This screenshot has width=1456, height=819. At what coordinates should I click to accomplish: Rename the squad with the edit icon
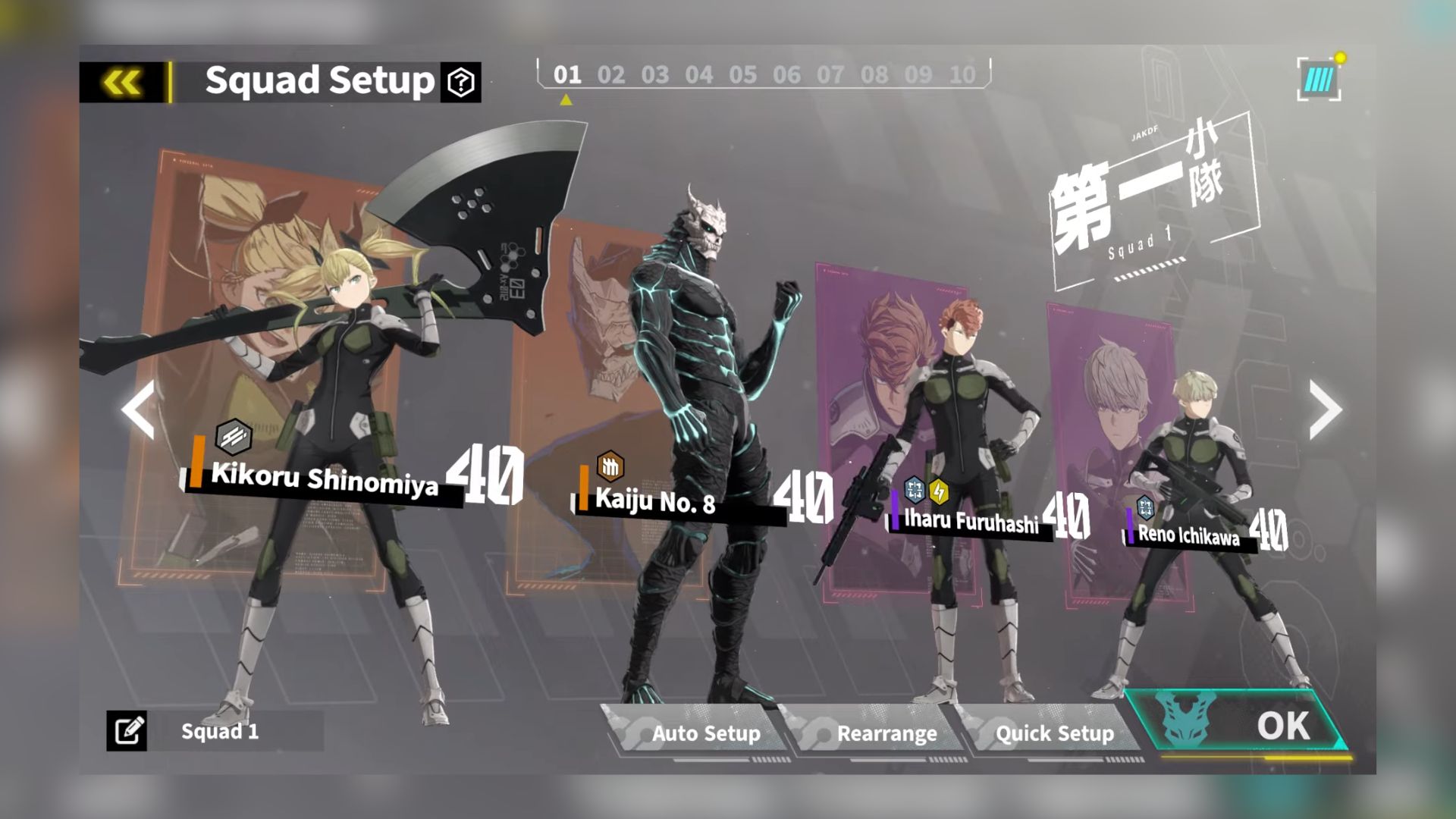coord(127,731)
